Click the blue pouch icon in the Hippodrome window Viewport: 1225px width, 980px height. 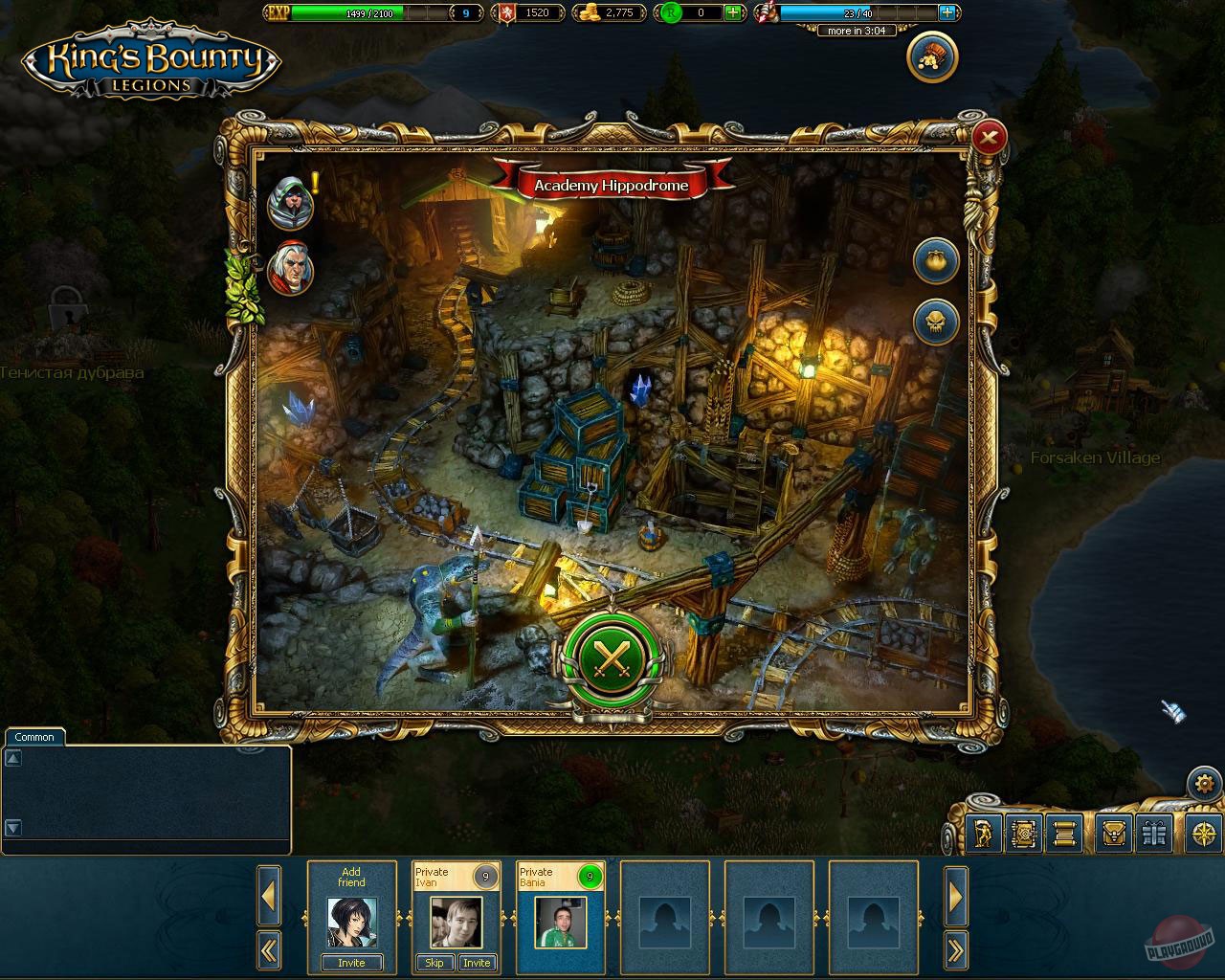(x=936, y=261)
